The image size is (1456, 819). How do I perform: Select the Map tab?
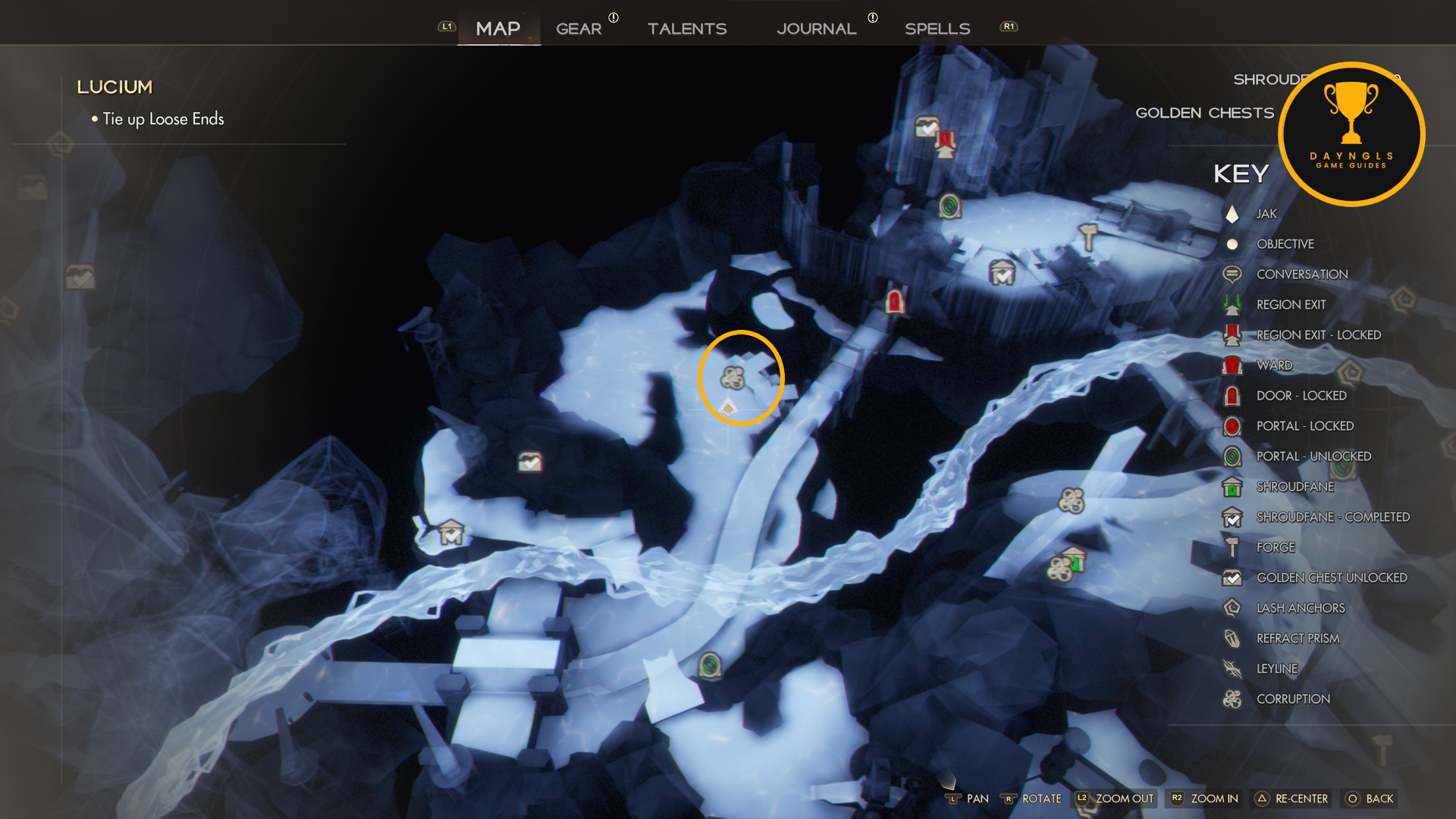pyautogui.click(x=498, y=29)
